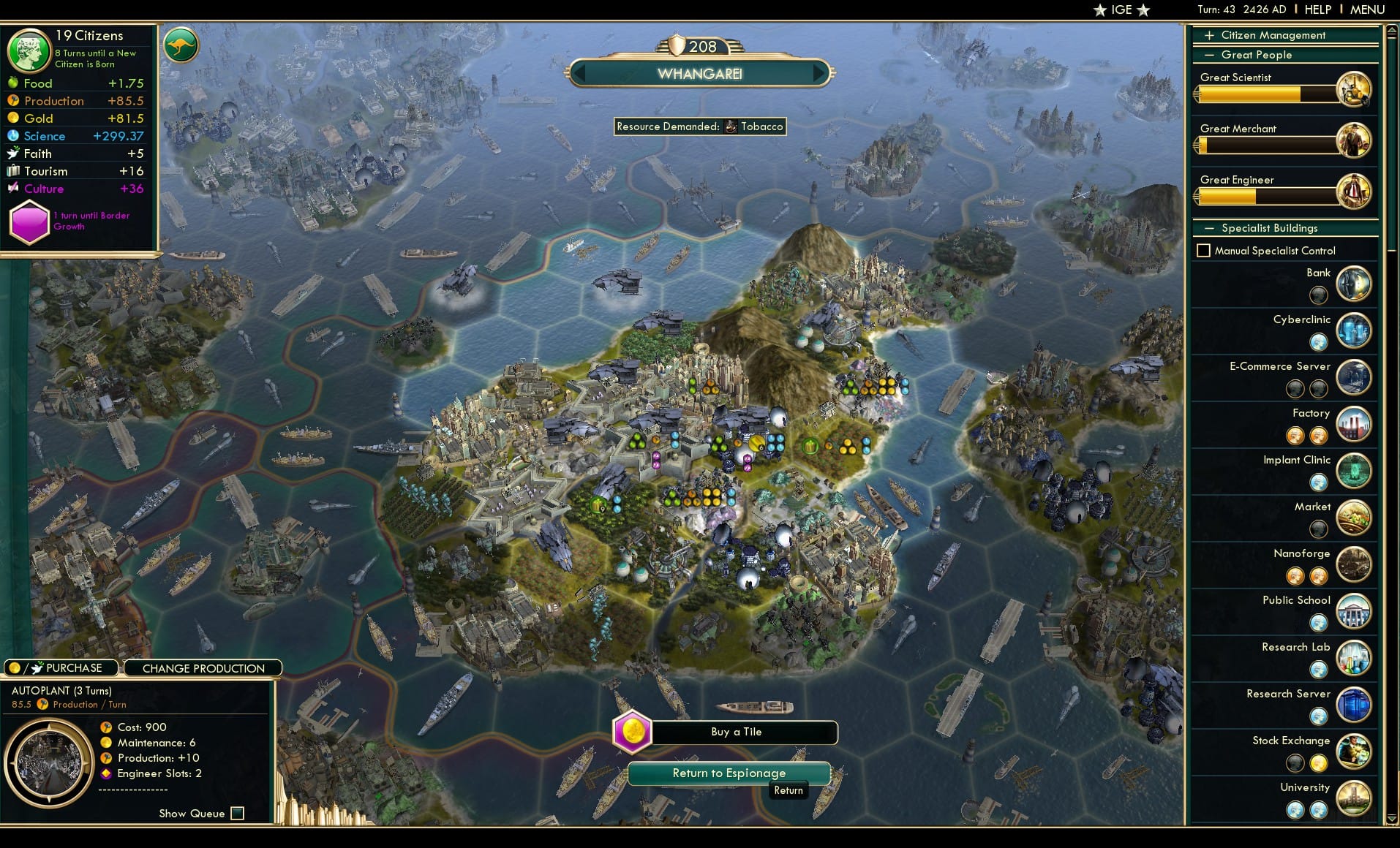This screenshot has height=848, width=1400.
Task: Cycle to next city with right arrow
Action: (x=819, y=73)
